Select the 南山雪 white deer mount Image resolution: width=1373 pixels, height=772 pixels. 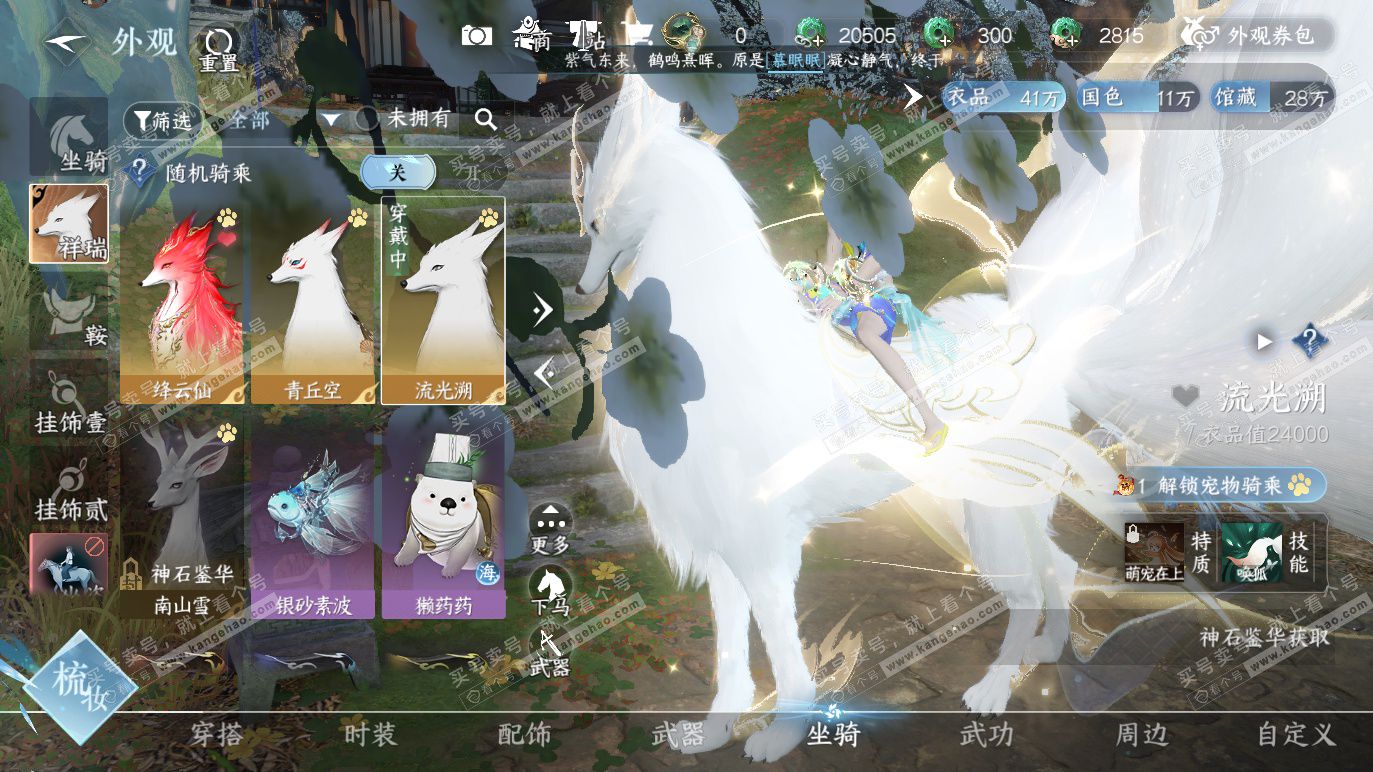coord(182,517)
